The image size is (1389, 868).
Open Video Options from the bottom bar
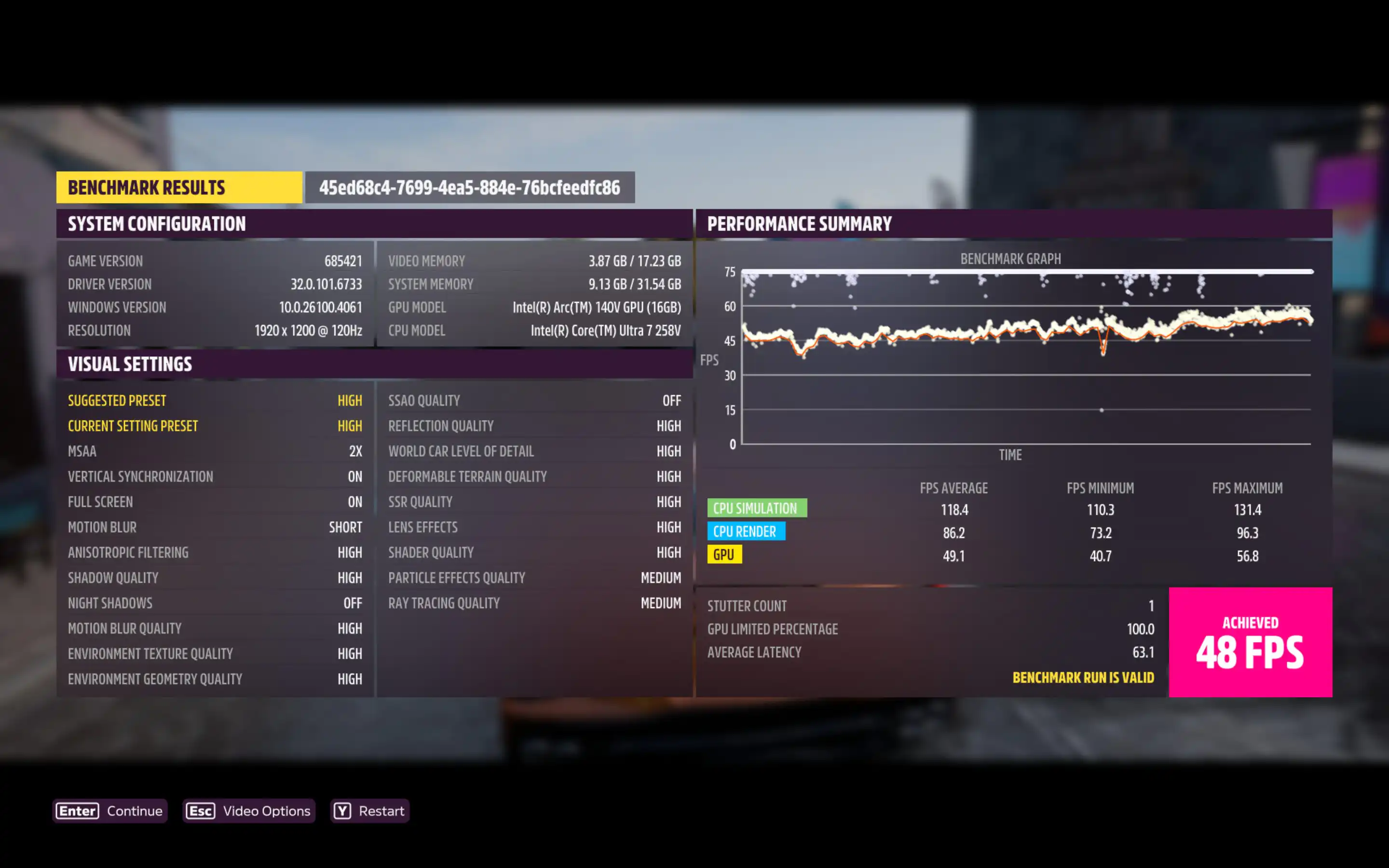pyautogui.click(x=248, y=811)
